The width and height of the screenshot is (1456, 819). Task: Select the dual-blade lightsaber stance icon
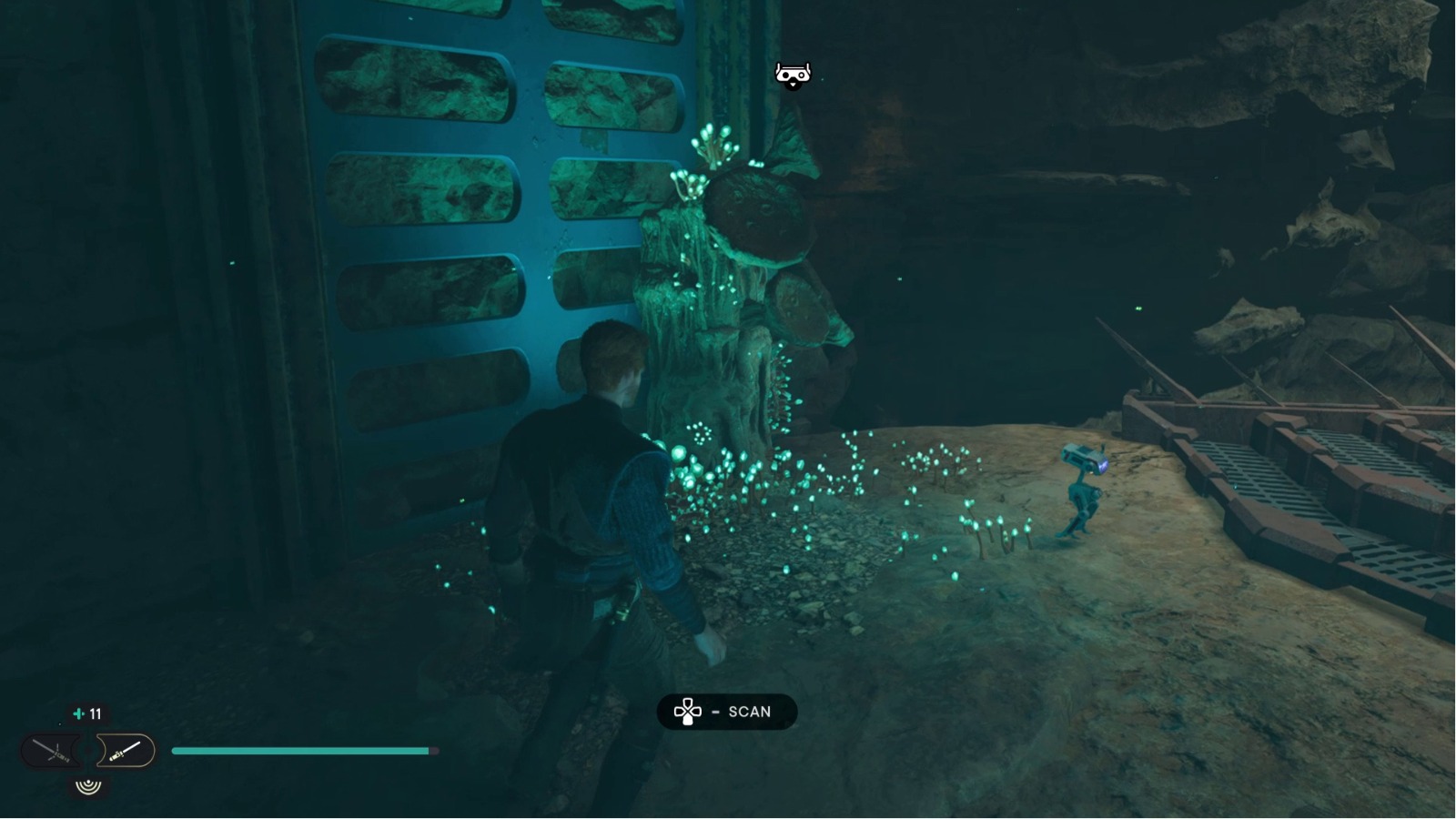[53, 750]
